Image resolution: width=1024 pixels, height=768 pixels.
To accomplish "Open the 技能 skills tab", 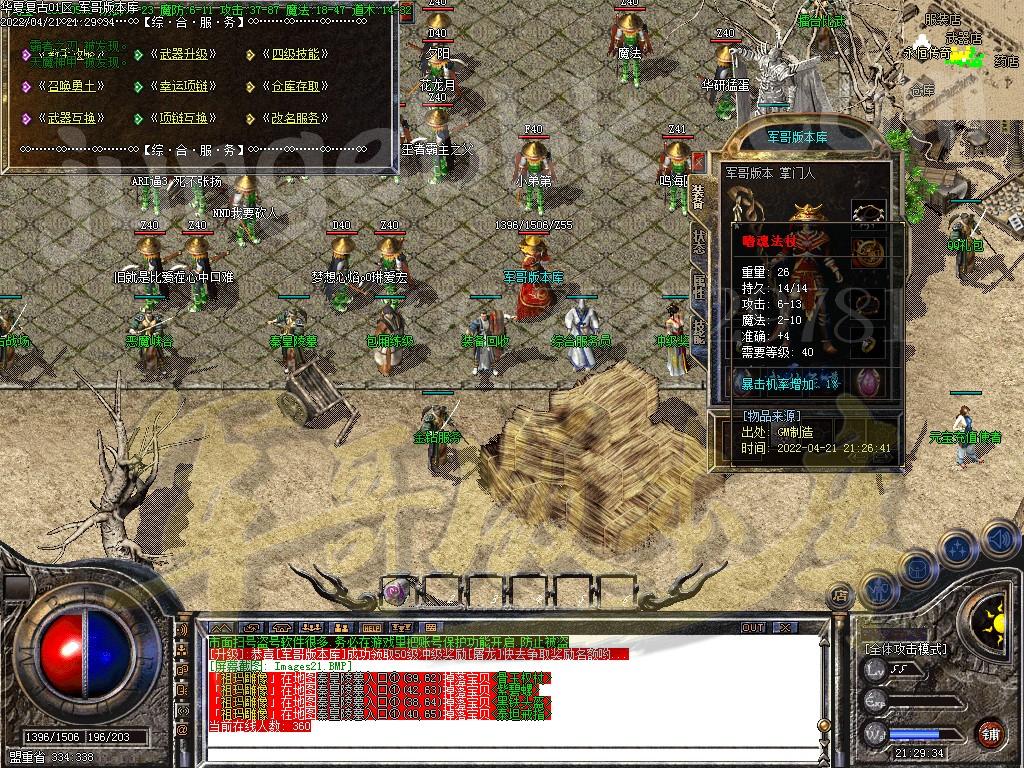I will 697,330.
